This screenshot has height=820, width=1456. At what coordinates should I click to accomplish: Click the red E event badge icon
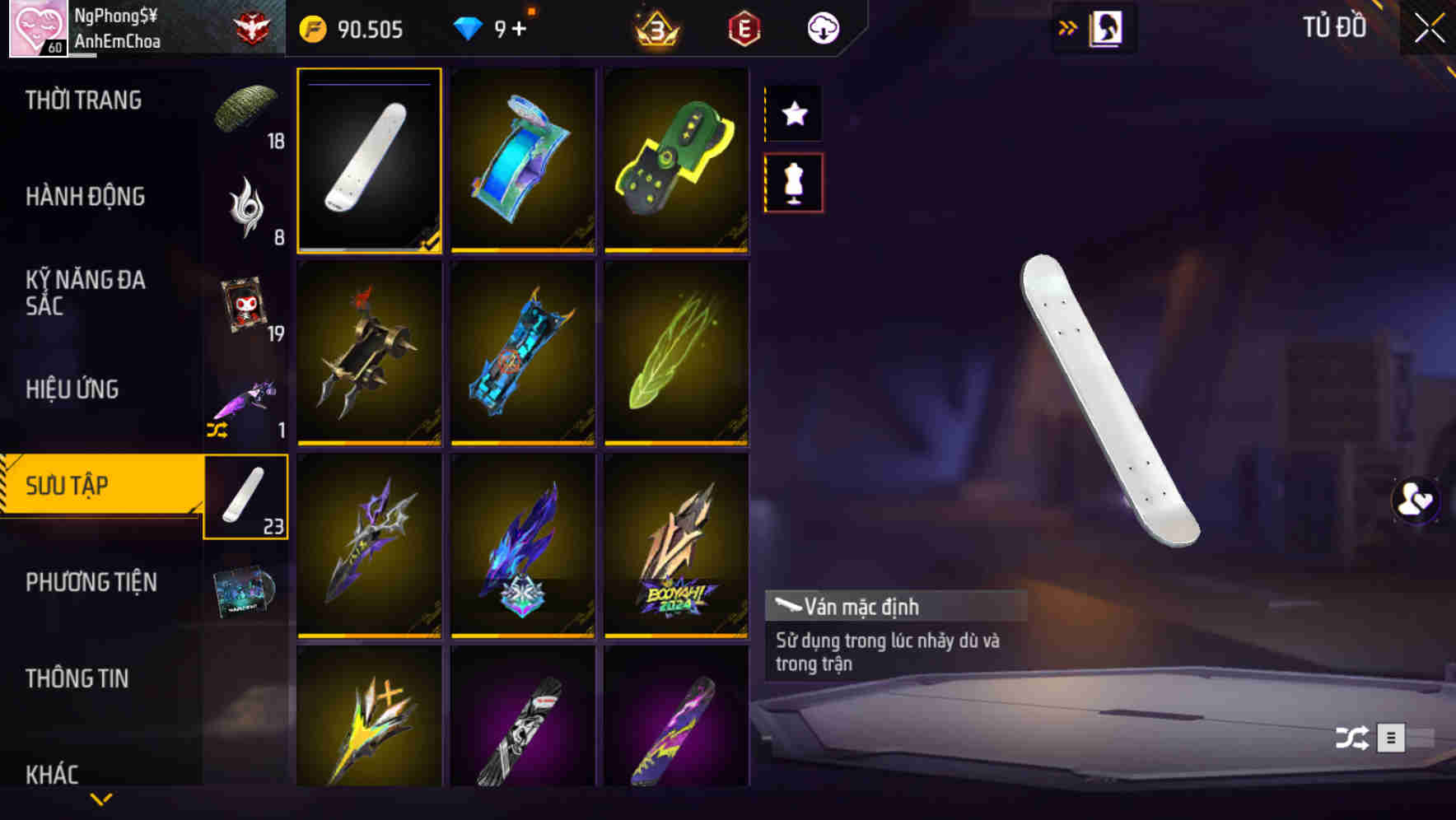[x=742, y=29]
